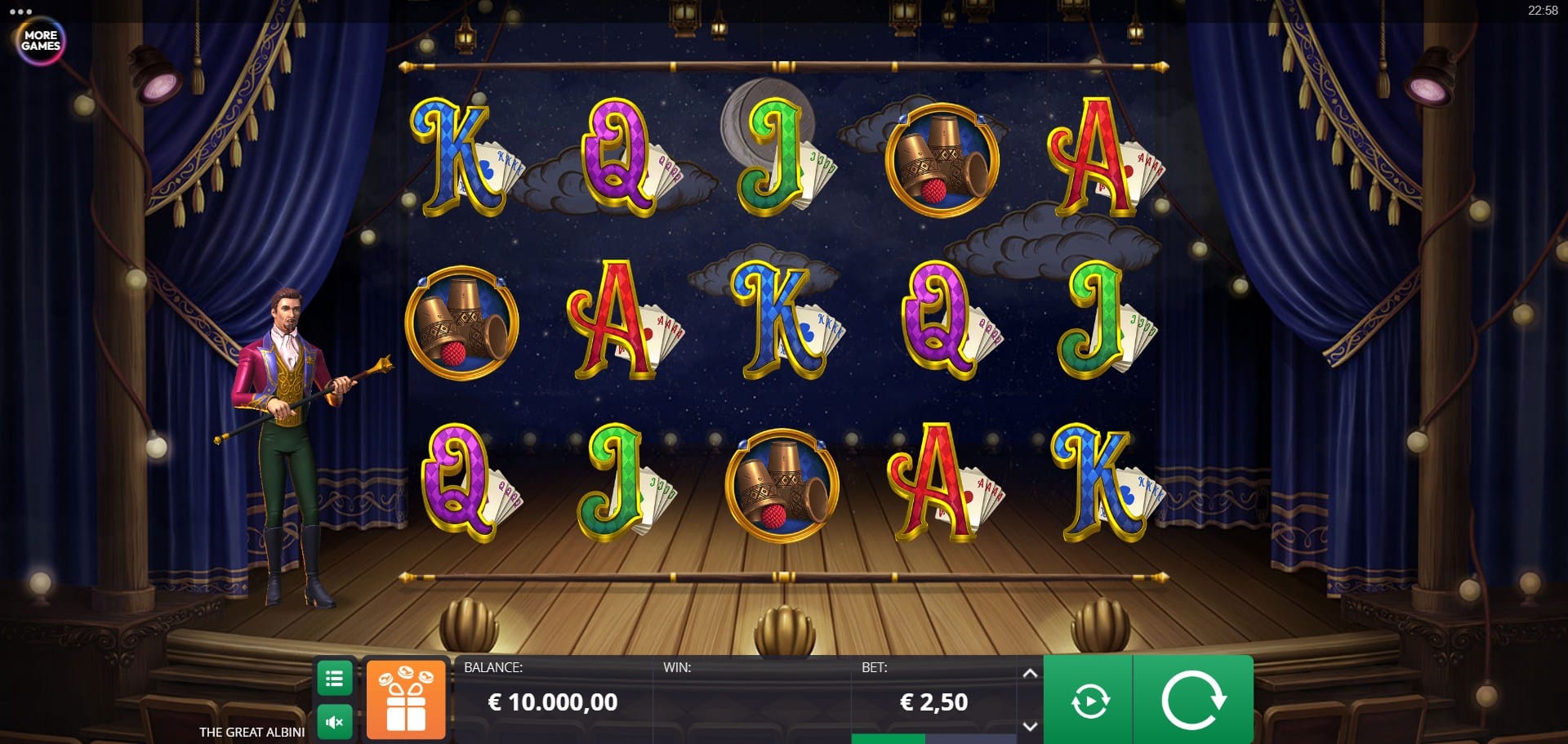Increase the bet with the up arrow
1568x744 pixels.
(1030, 674)
